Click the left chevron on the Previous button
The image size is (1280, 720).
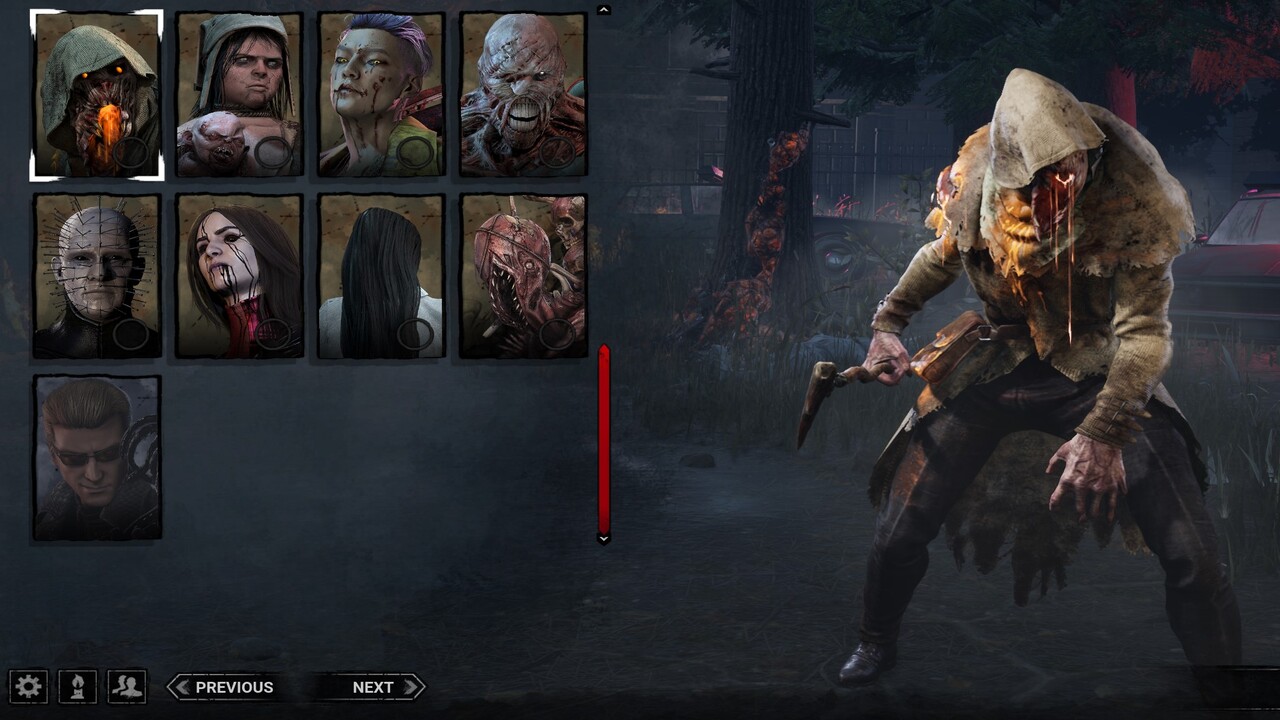pos(181,687)
